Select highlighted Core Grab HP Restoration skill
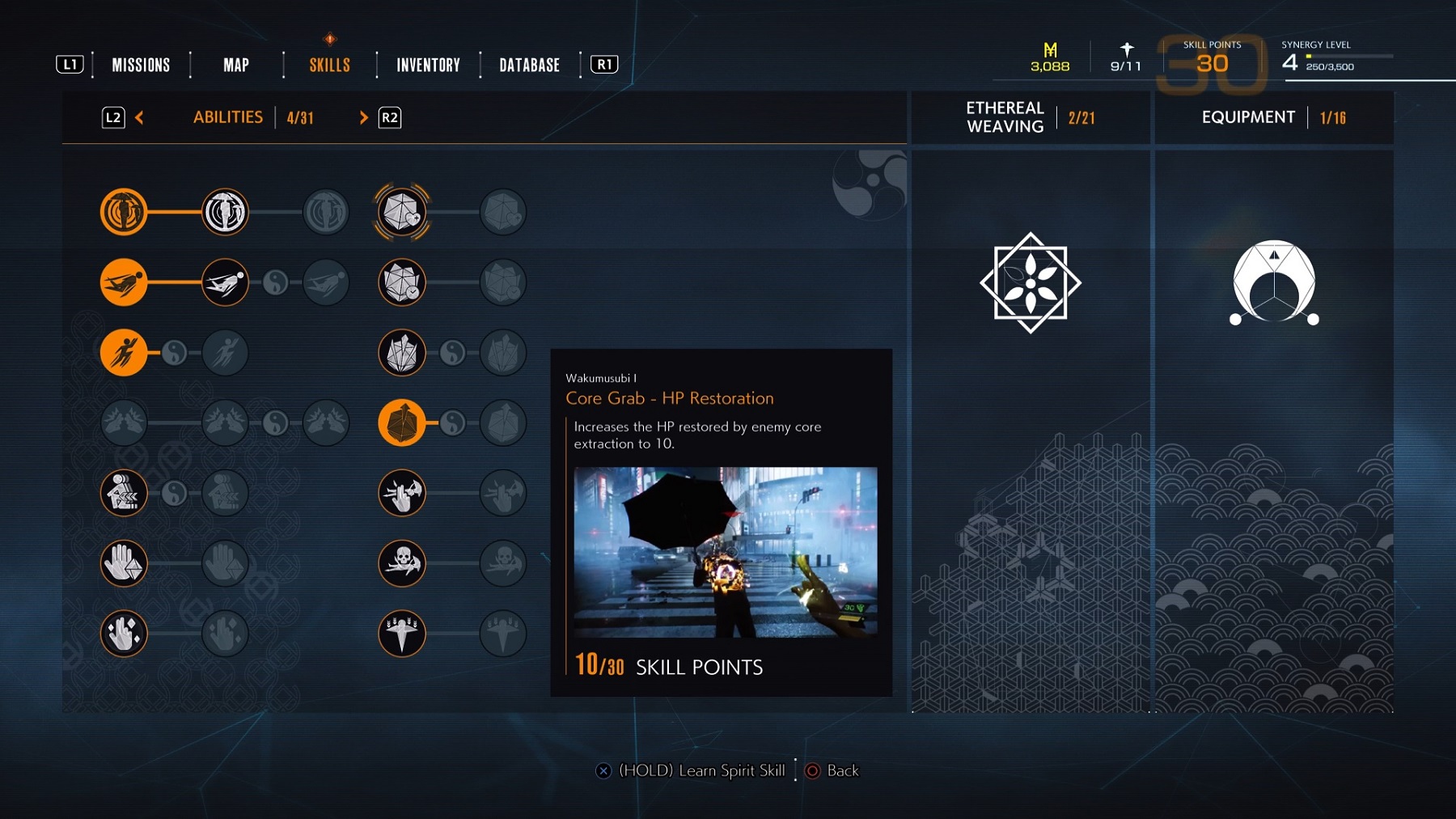 (402, 422)
